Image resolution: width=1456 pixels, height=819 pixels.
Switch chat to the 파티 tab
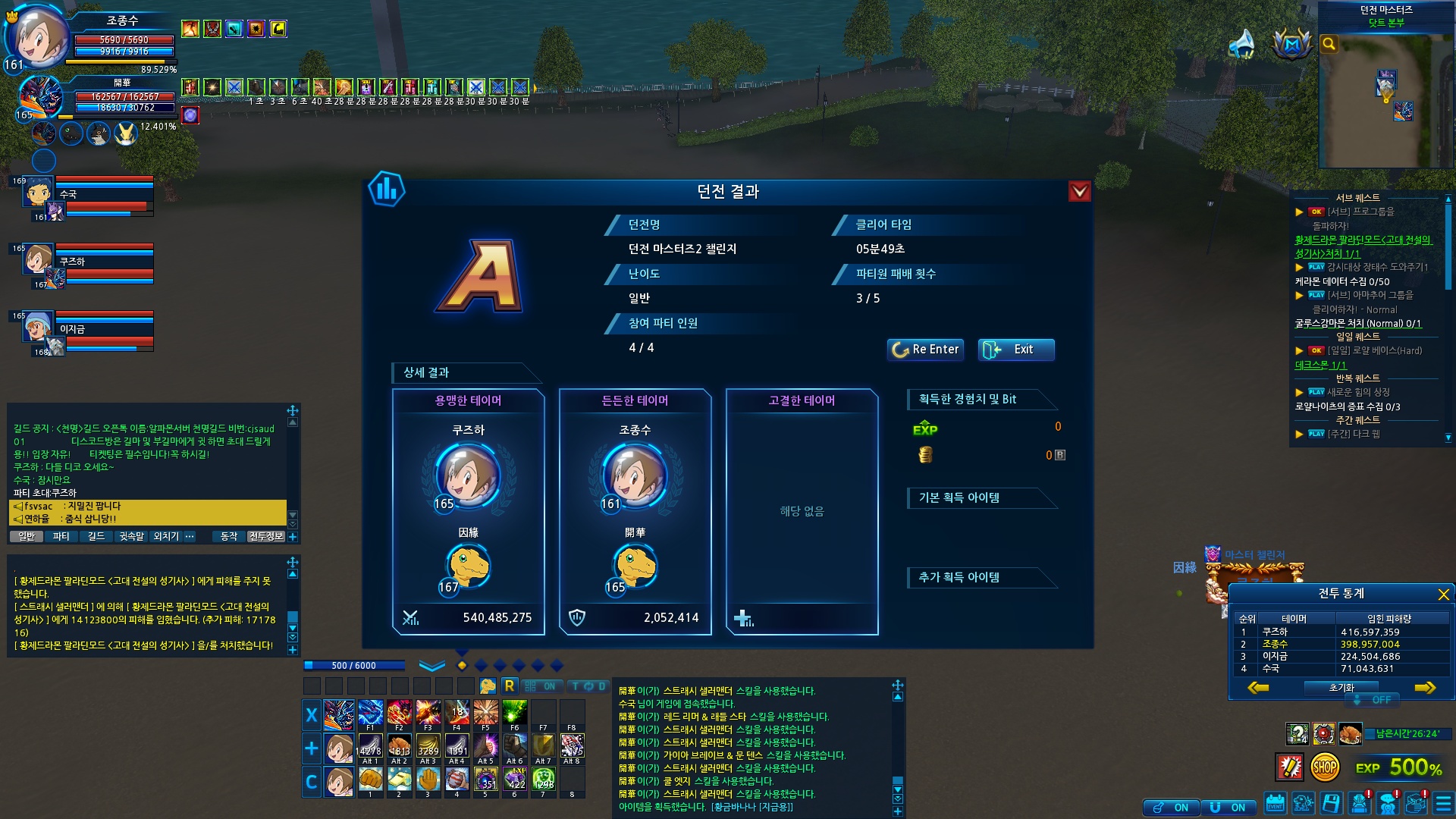coord(61,537)
